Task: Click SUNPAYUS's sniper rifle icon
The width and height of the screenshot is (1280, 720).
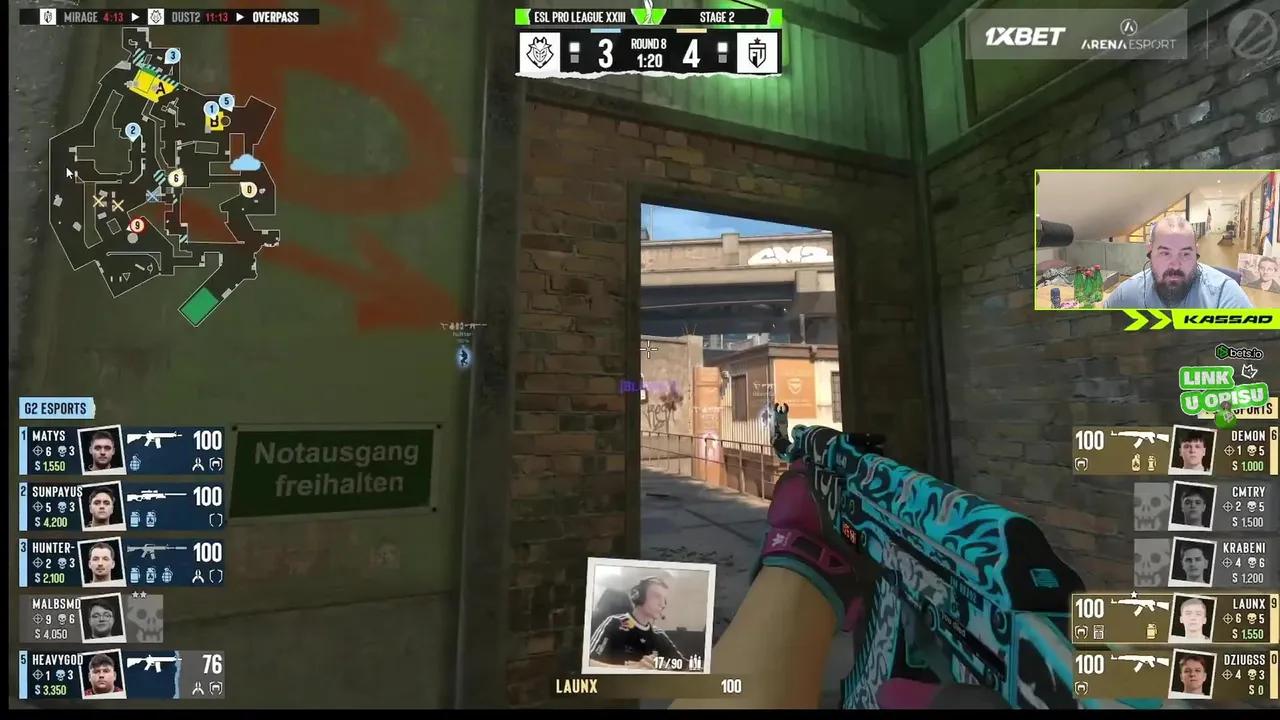Action: click(155, 494)
